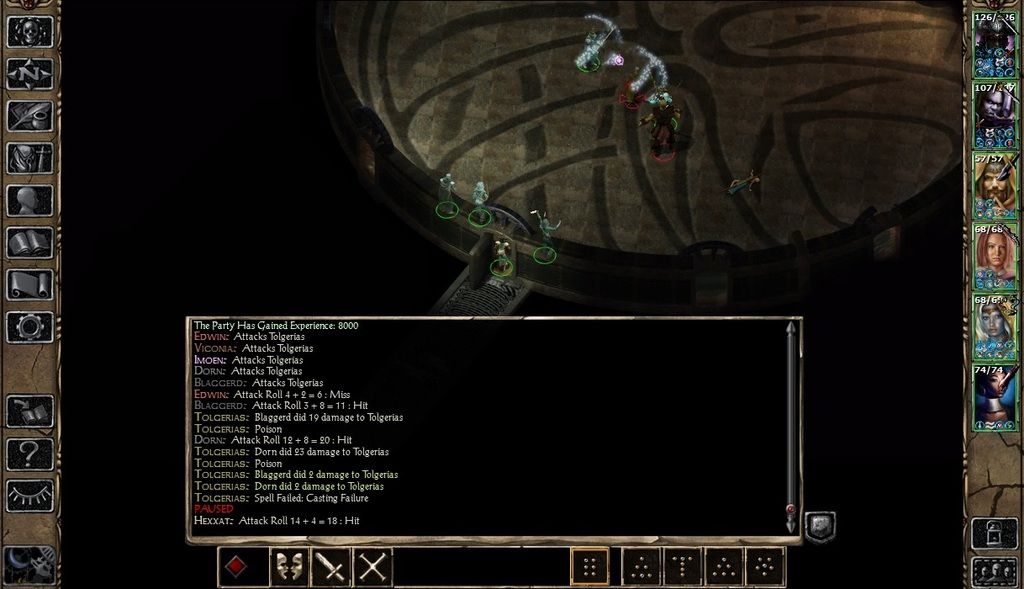
Task: Toggle party AI with the lantern button
Action: click(995, 533)
